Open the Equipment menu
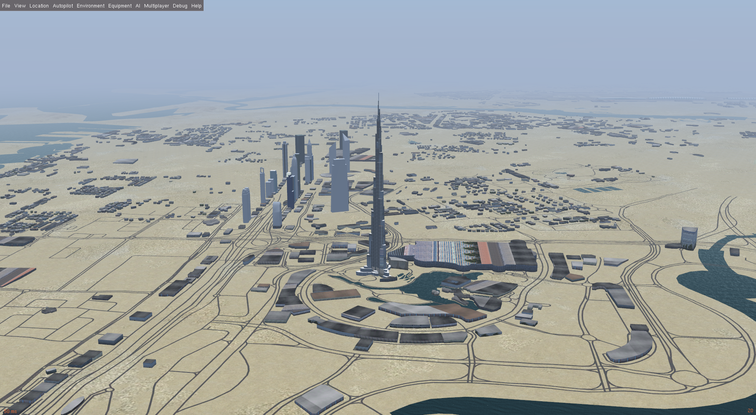756x415 pixels. pyautogui.click(x=120, y=5)
